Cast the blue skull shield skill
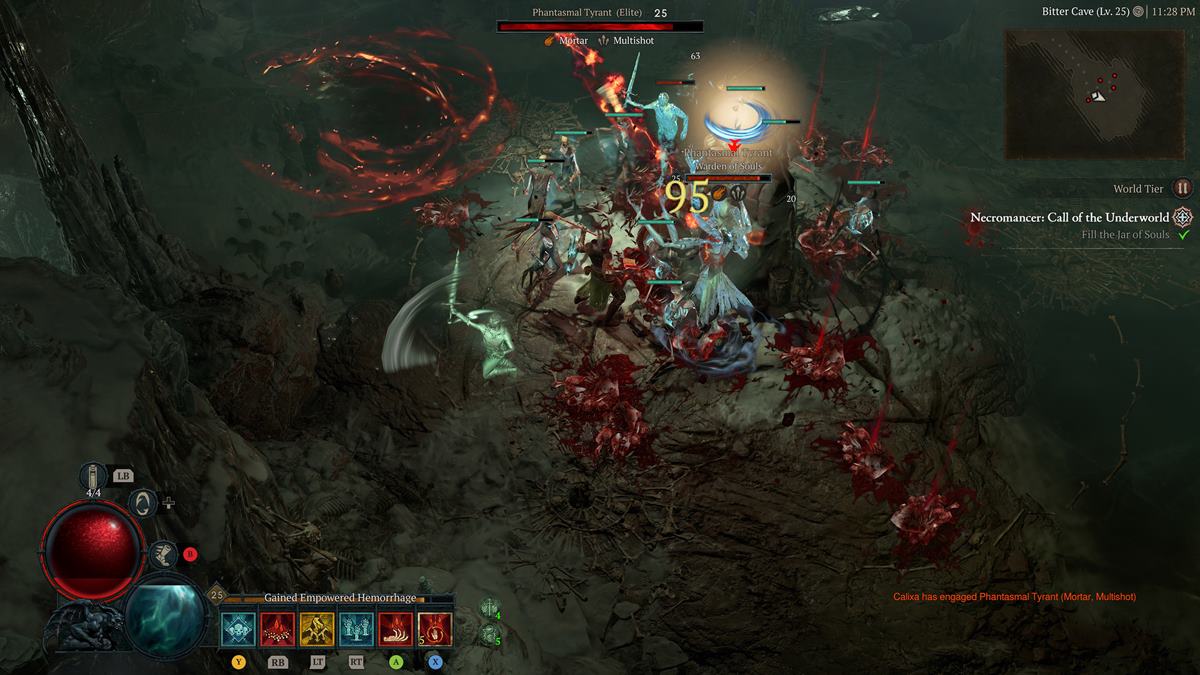The image size is (1200, 675). (x=239, y=630)
